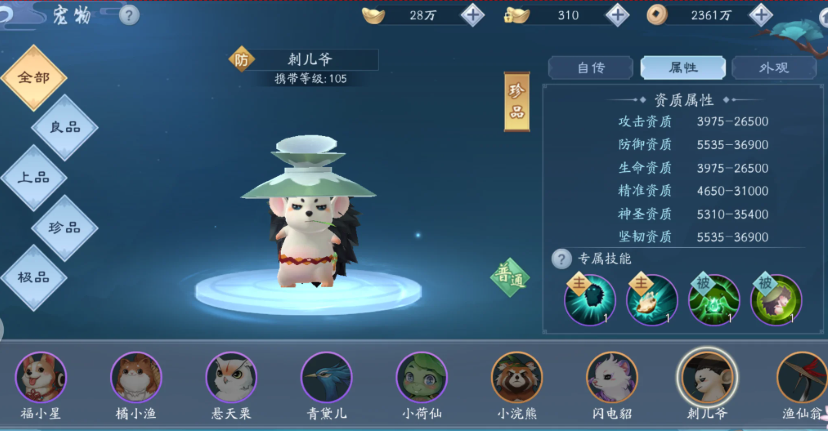Add more copper coins with plus button
Screen dimensions: 828x431
762,15
